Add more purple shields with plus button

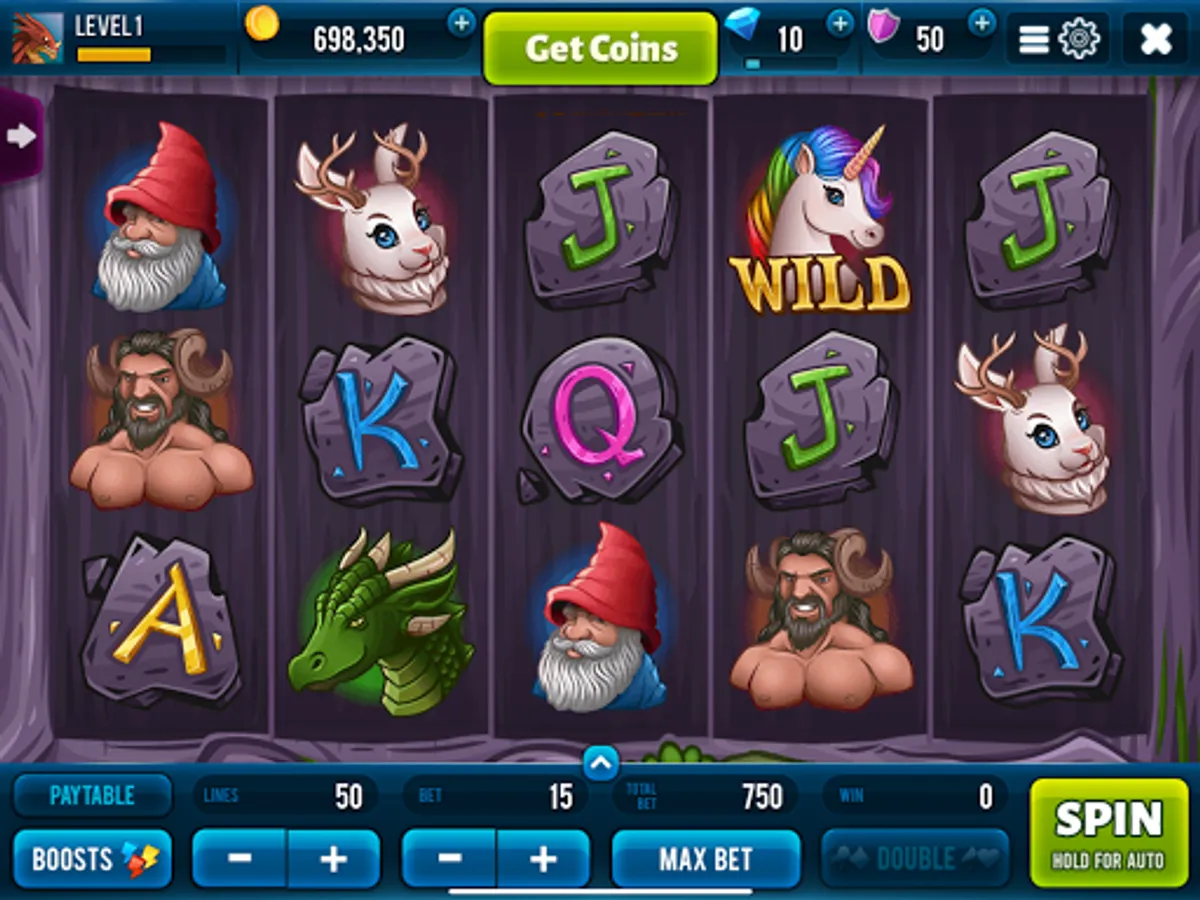point(982,22)
